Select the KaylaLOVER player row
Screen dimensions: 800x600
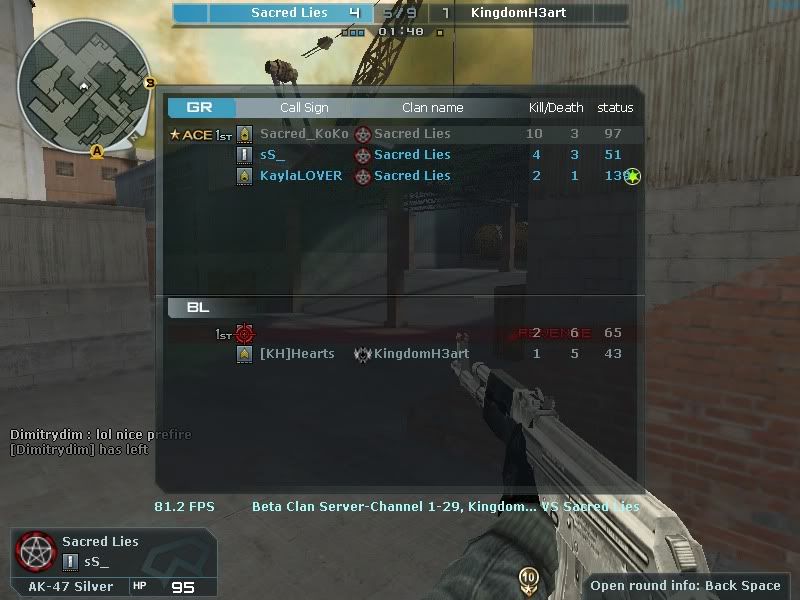[x=400, y=176]
